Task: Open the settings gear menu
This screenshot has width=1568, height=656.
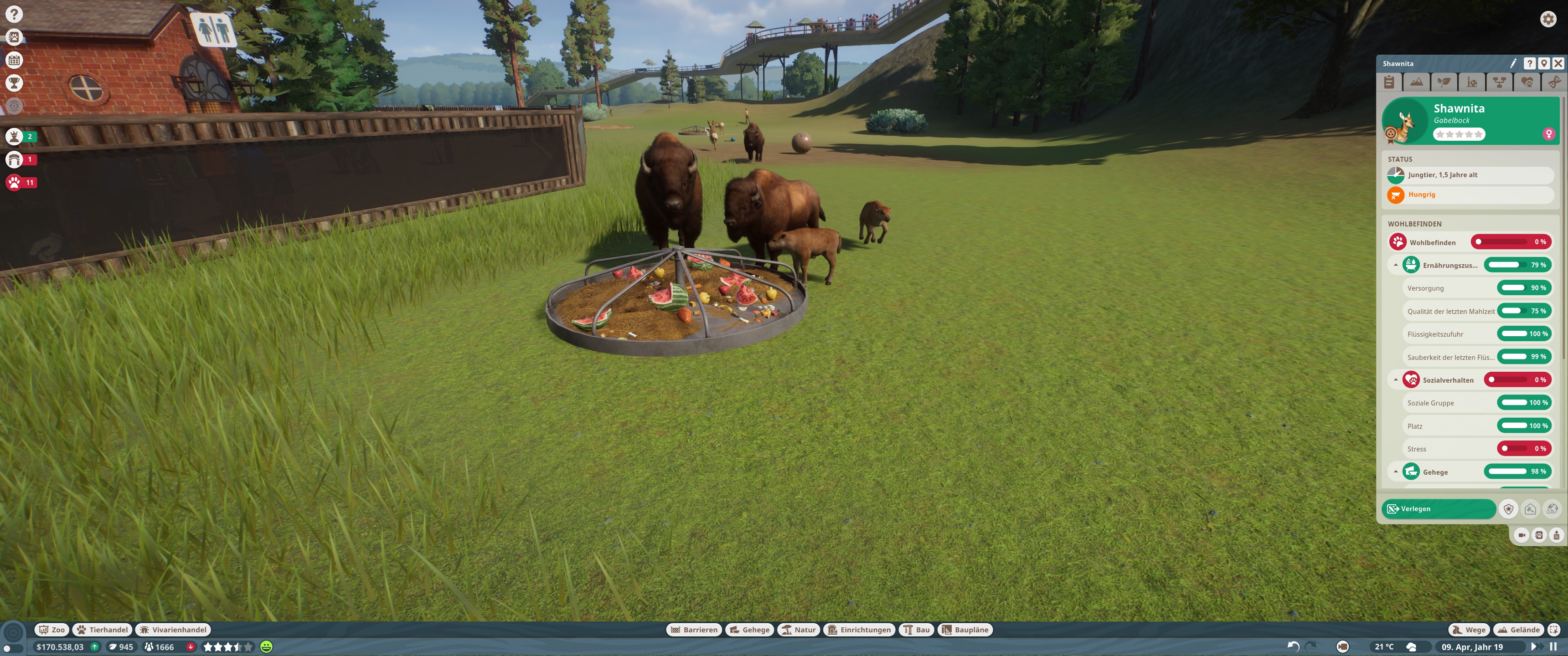Action: [1548, 20]
